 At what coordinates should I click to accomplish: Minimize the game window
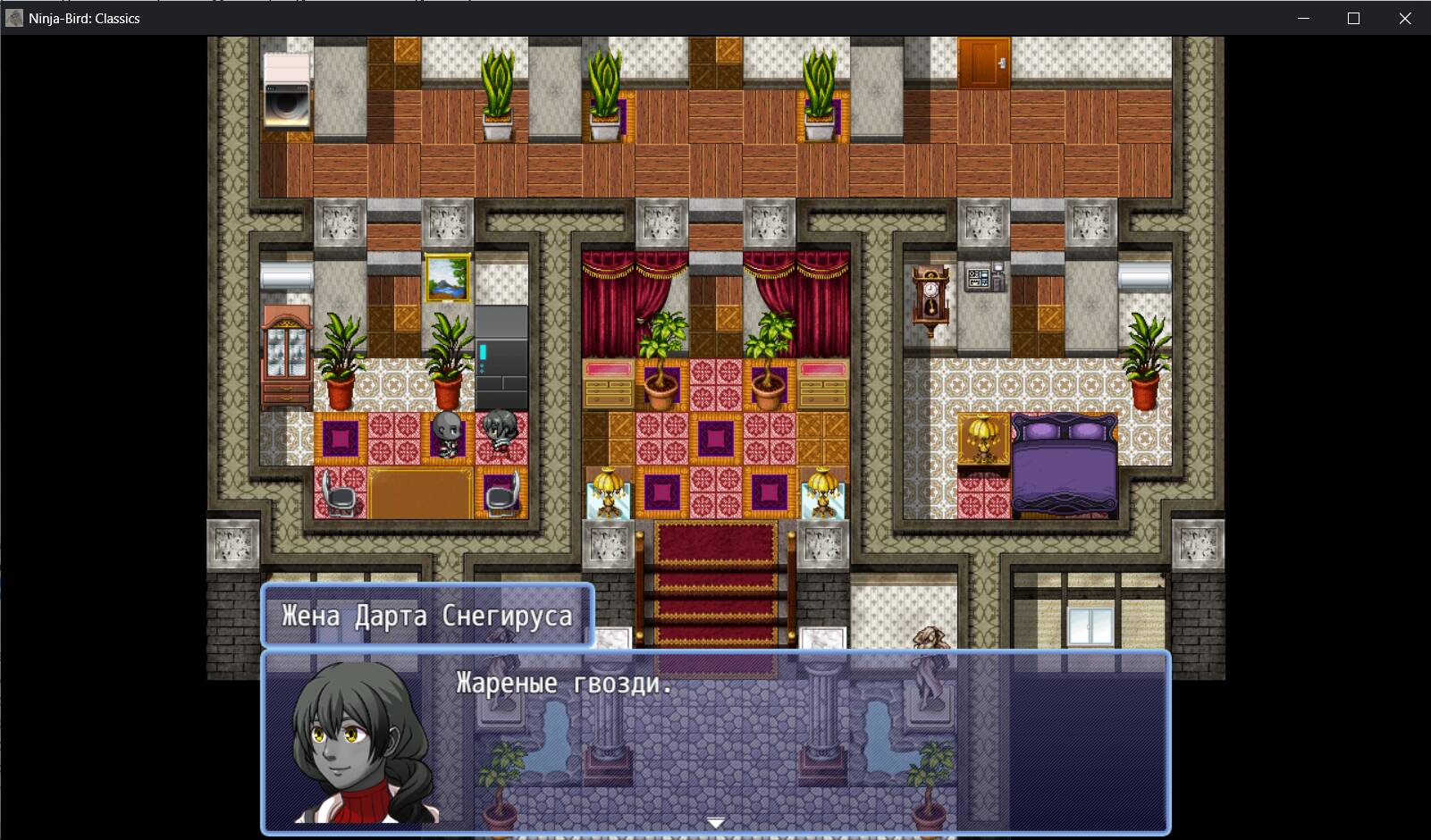(1303, 19)
